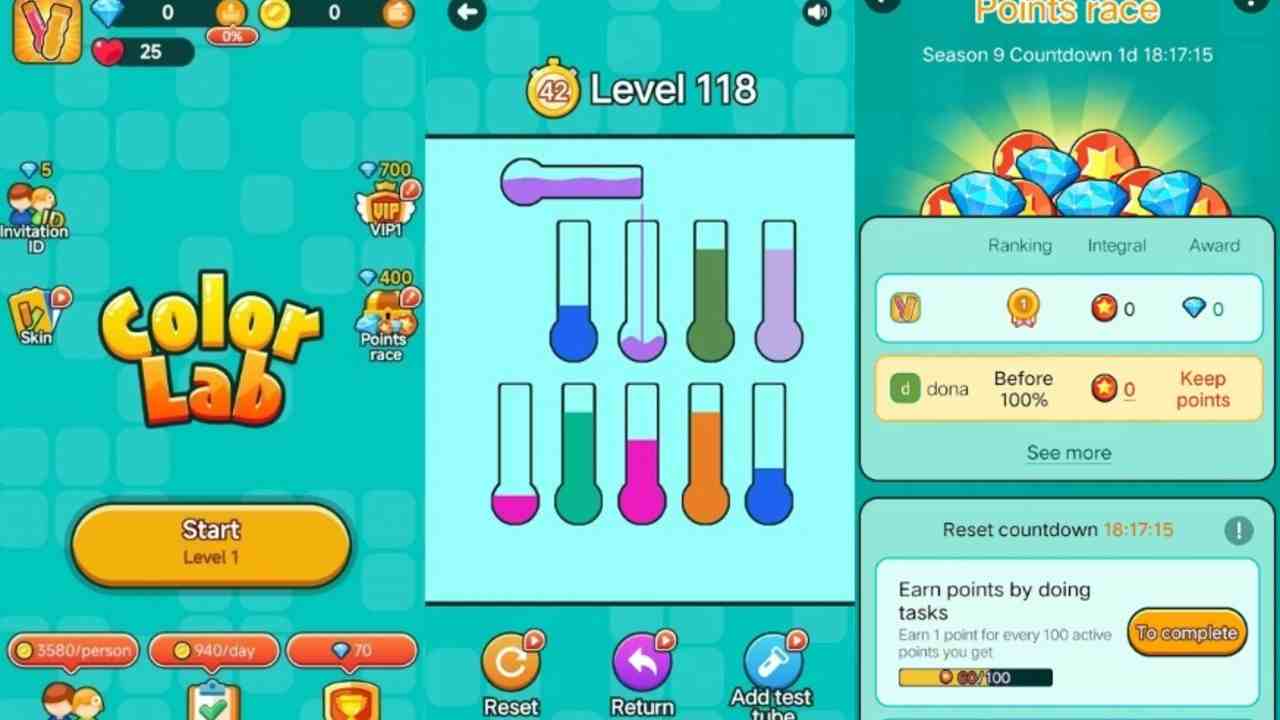The height and width of the screenshot is (720, 1280).
Task: Tap the To complete button
Action: coord(1187,632)
